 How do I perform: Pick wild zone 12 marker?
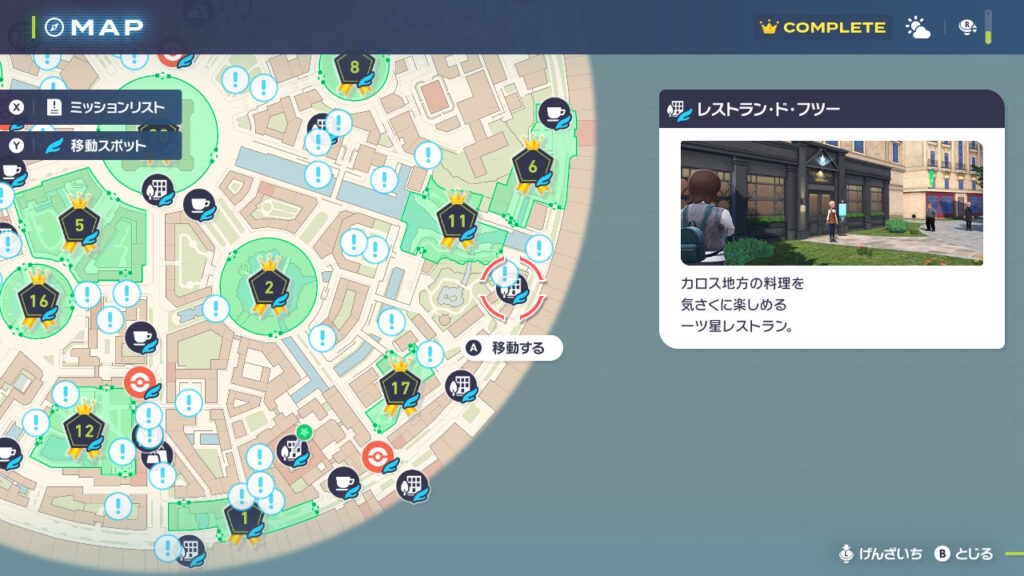point(84,432)
